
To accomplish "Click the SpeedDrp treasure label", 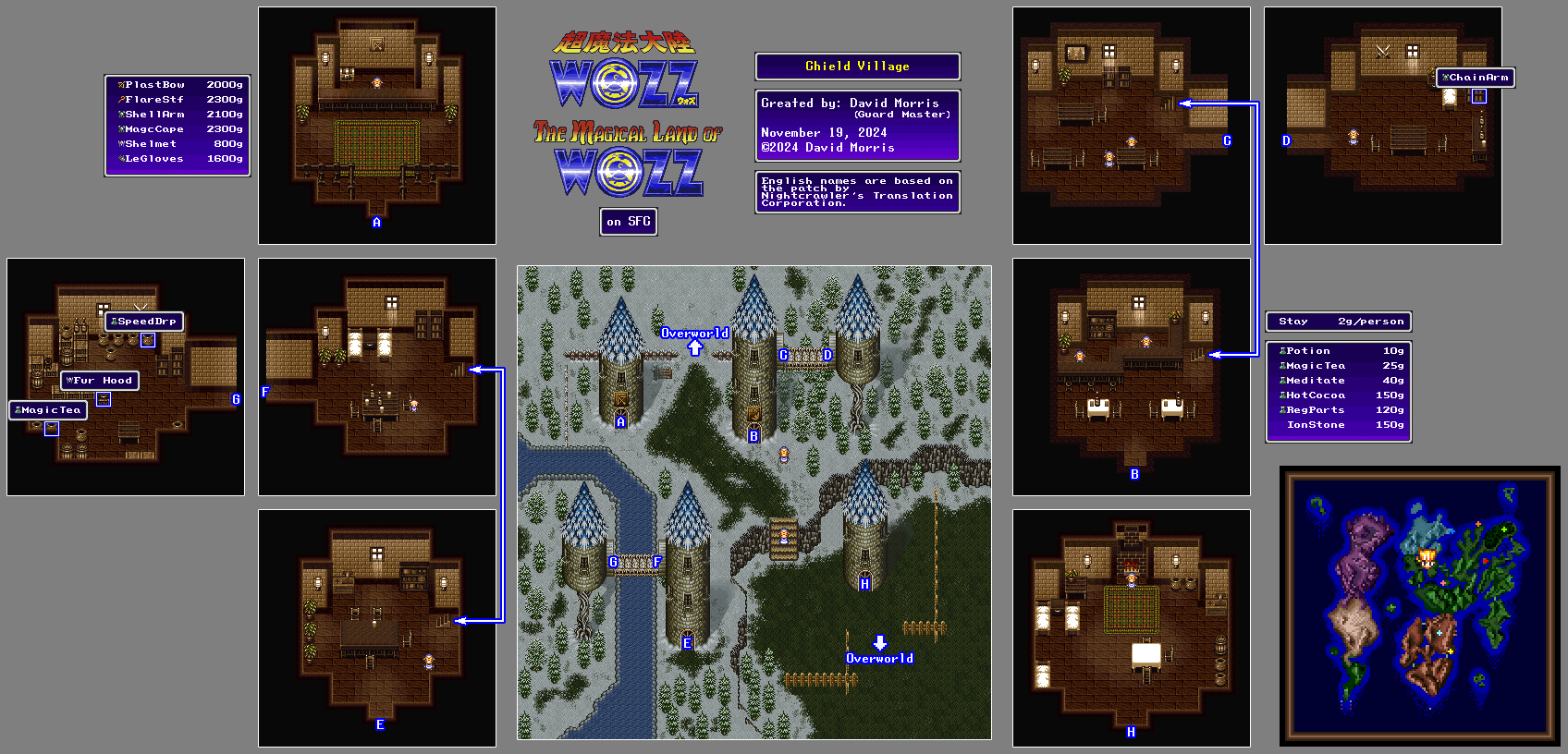I will pos(144,322).
